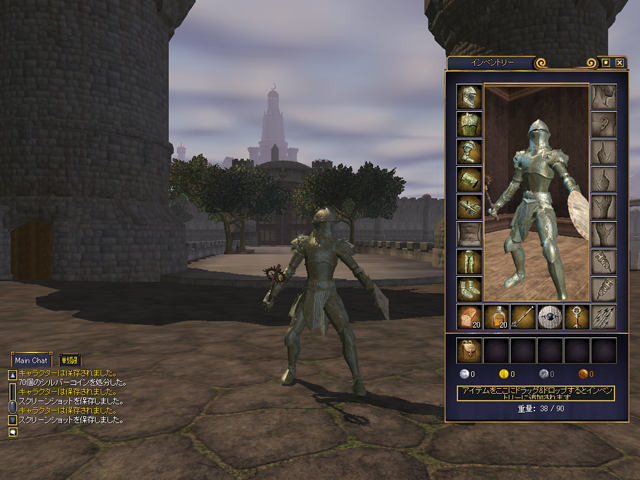Switch to the combat chat tab
Screen dimensions: 640x480
pos(69,360)
